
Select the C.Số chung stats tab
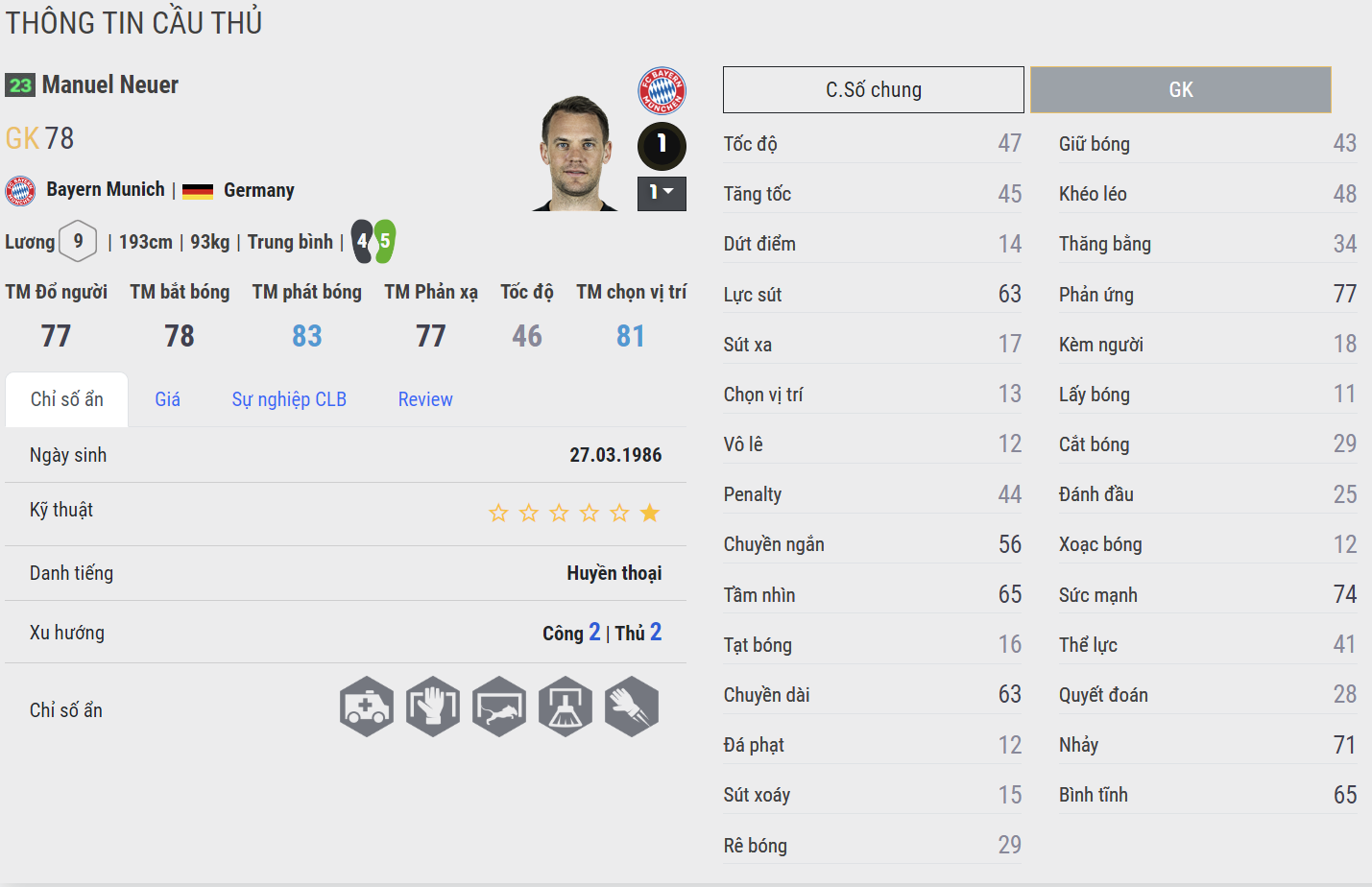tap(873, 90)
